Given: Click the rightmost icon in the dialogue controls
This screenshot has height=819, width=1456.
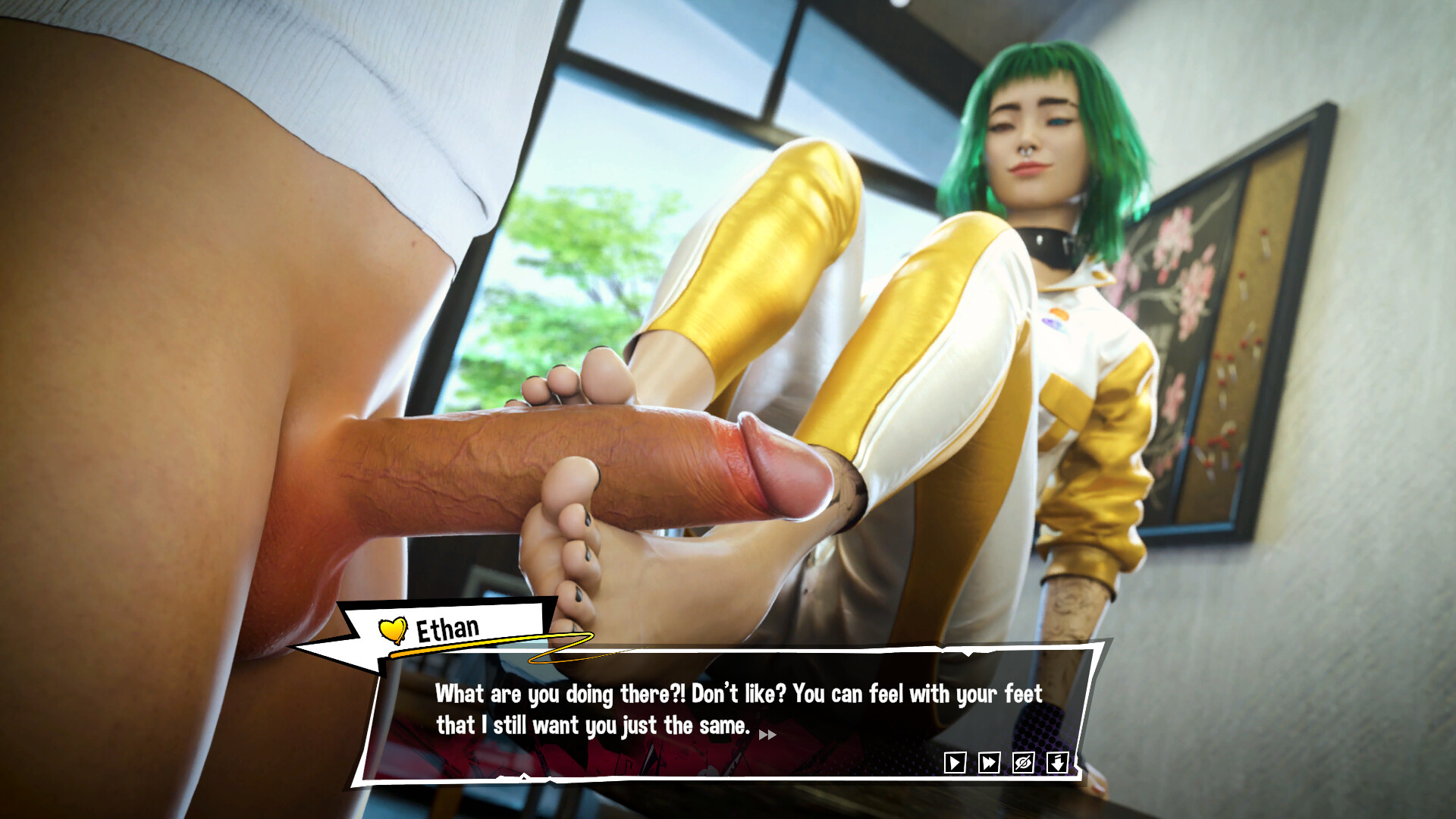Looking at the screenshot, I should point(1056,762).
